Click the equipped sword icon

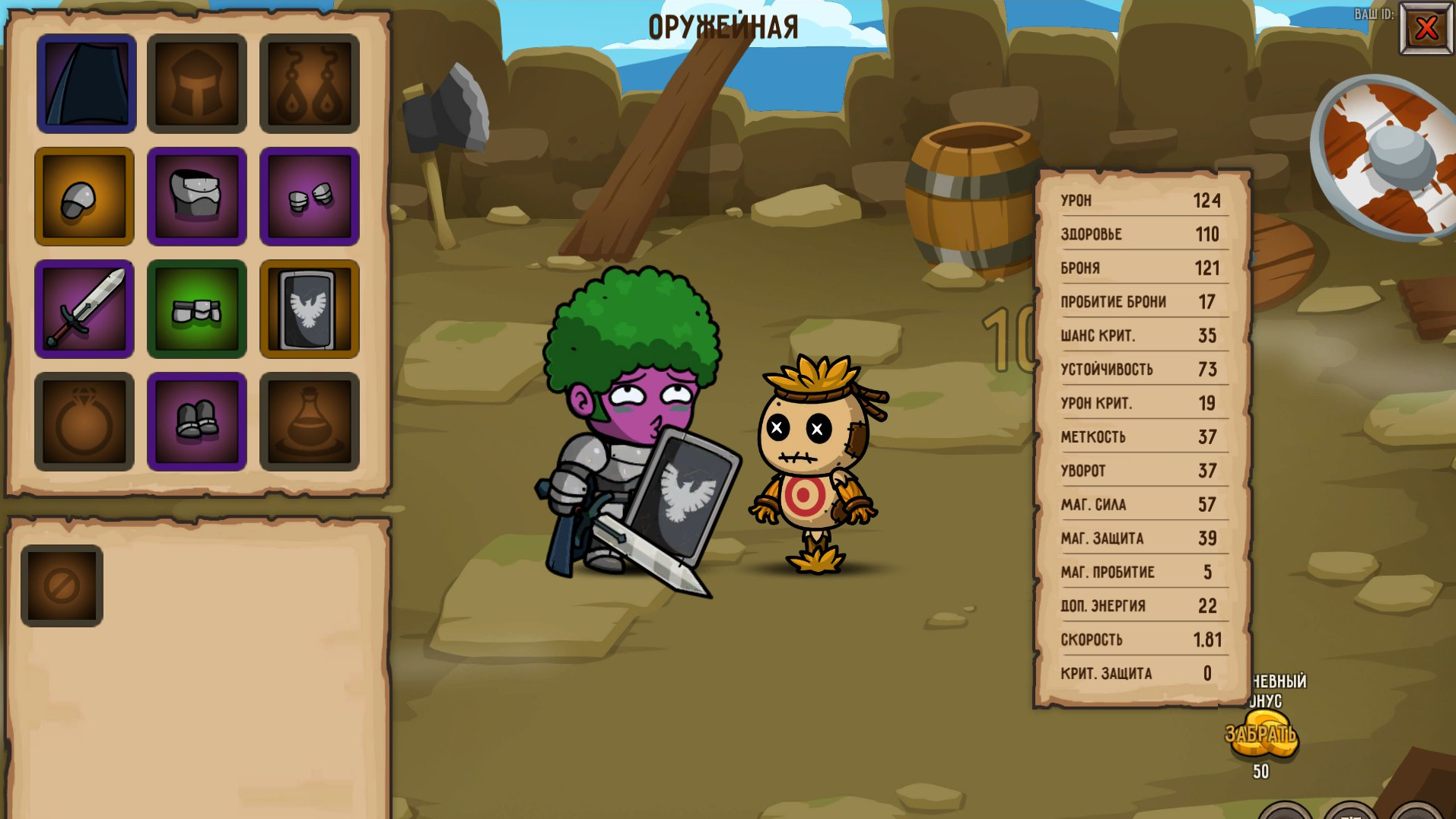[x=84, y=309]
